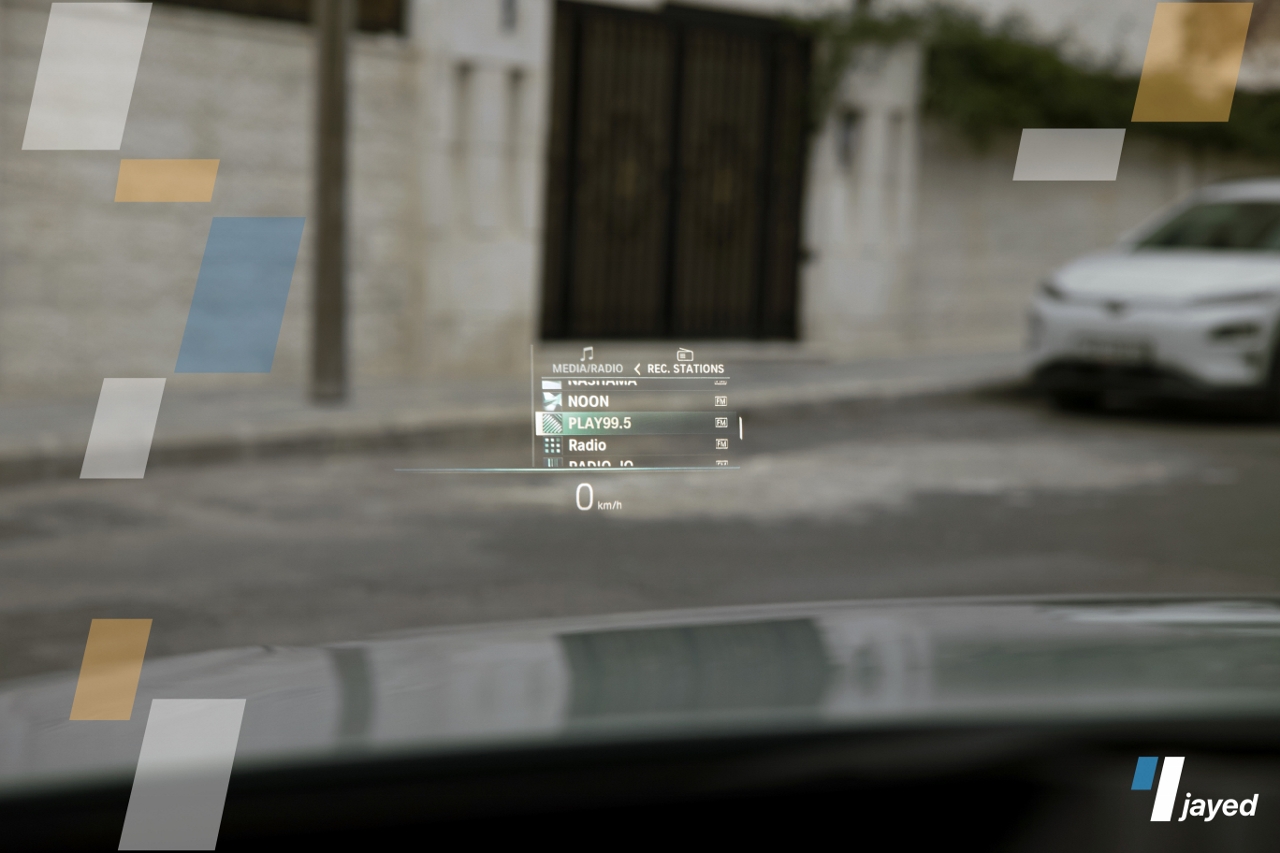1280x853 pixels.
Task: Click the REC. STATIONS heading
Action: 685,367
